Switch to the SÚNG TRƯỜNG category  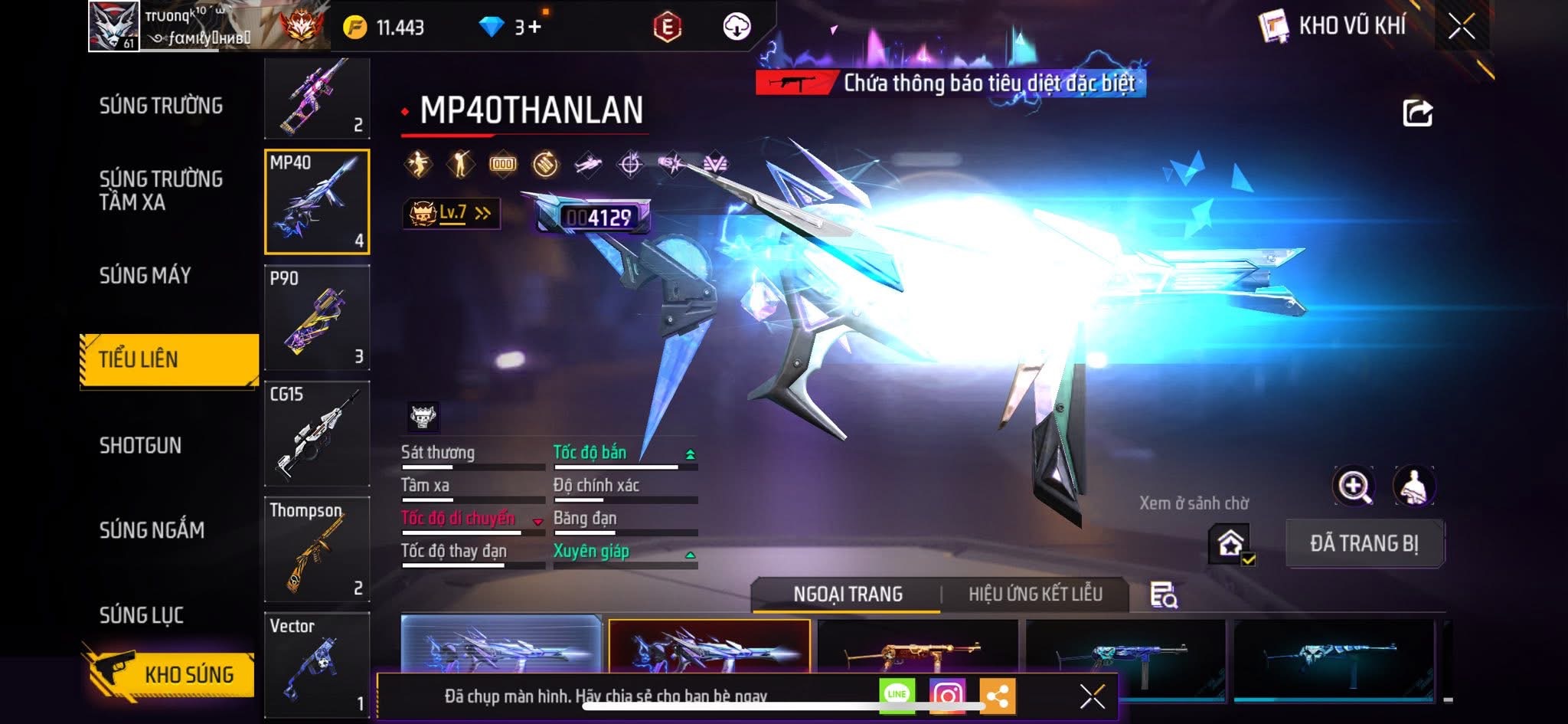click(161, 106)
